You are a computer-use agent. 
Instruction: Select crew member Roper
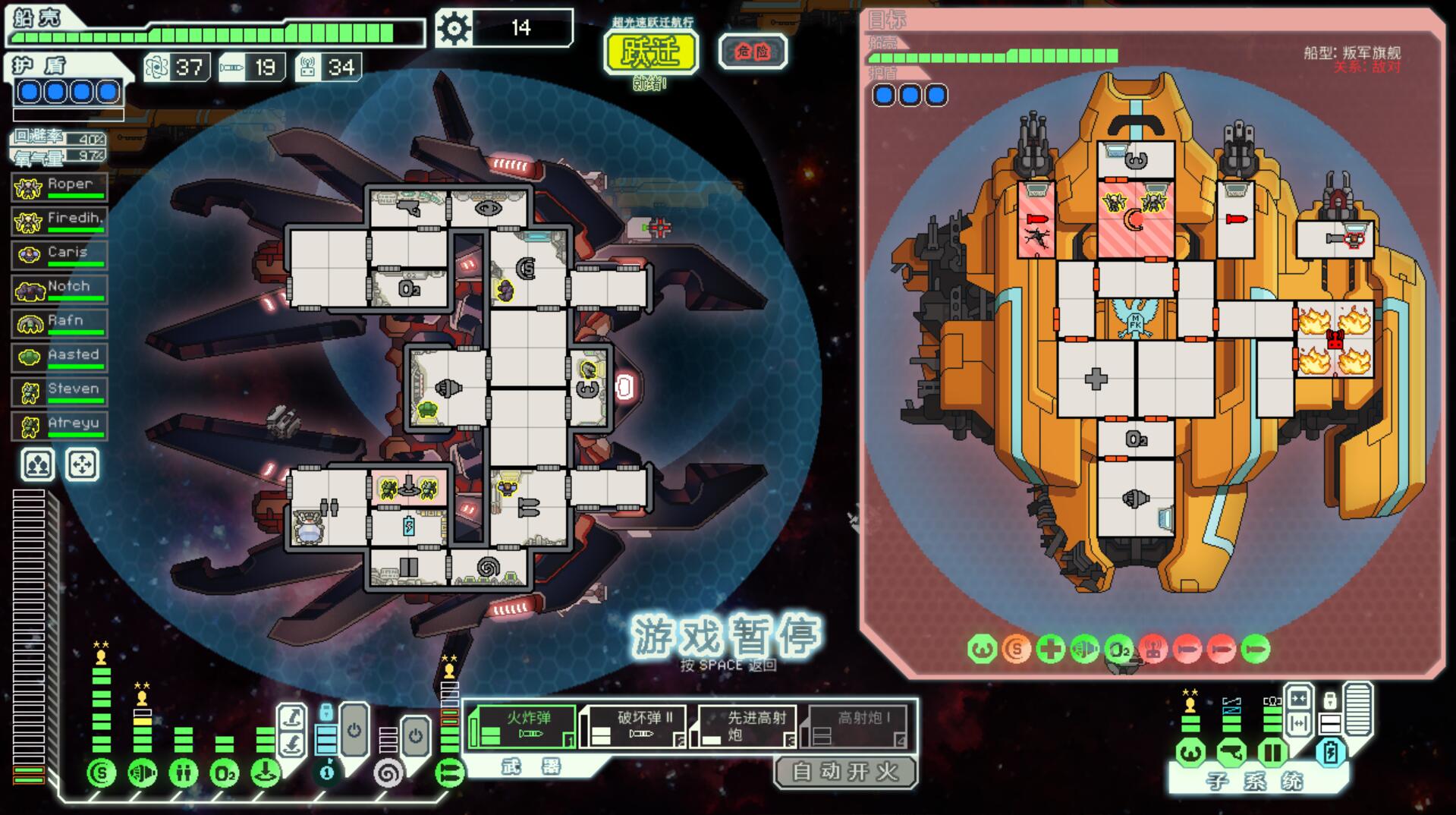click(x=60, y=187)
